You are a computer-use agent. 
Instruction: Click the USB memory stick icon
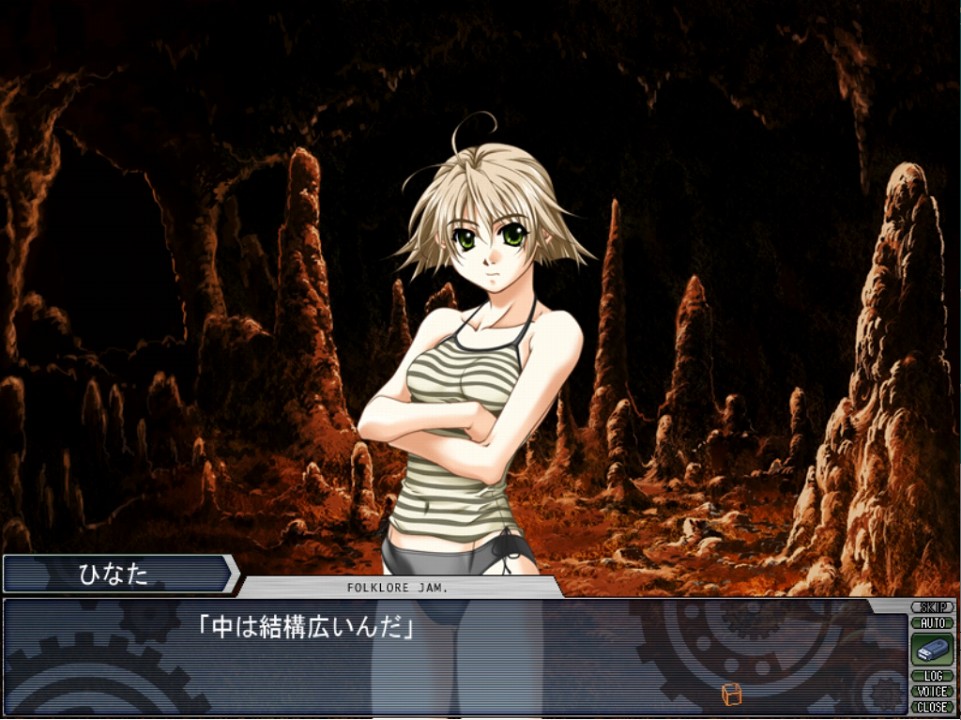[x=932, y=649]
